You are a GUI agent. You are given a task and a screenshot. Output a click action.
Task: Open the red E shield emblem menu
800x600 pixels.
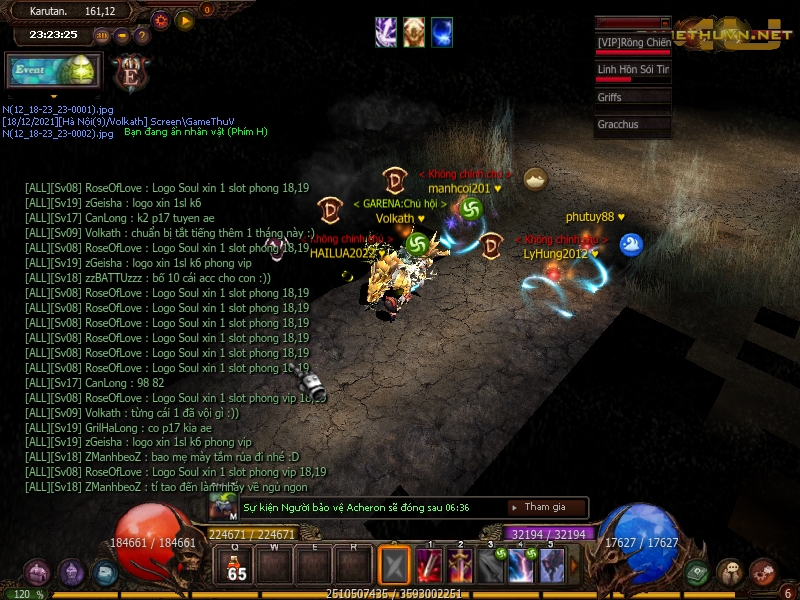(x=131, y=73)
